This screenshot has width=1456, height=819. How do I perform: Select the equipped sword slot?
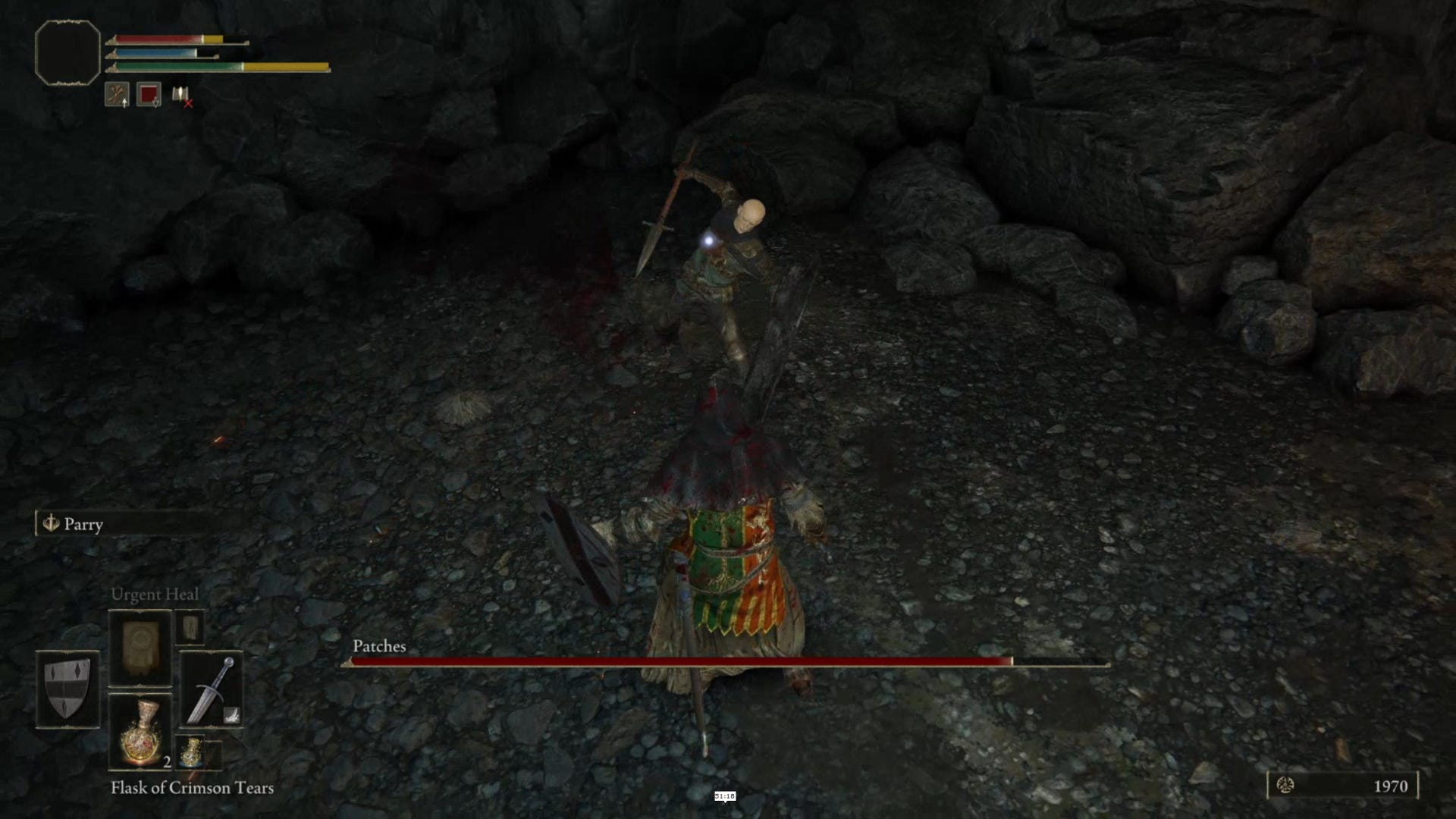[212, 689]
